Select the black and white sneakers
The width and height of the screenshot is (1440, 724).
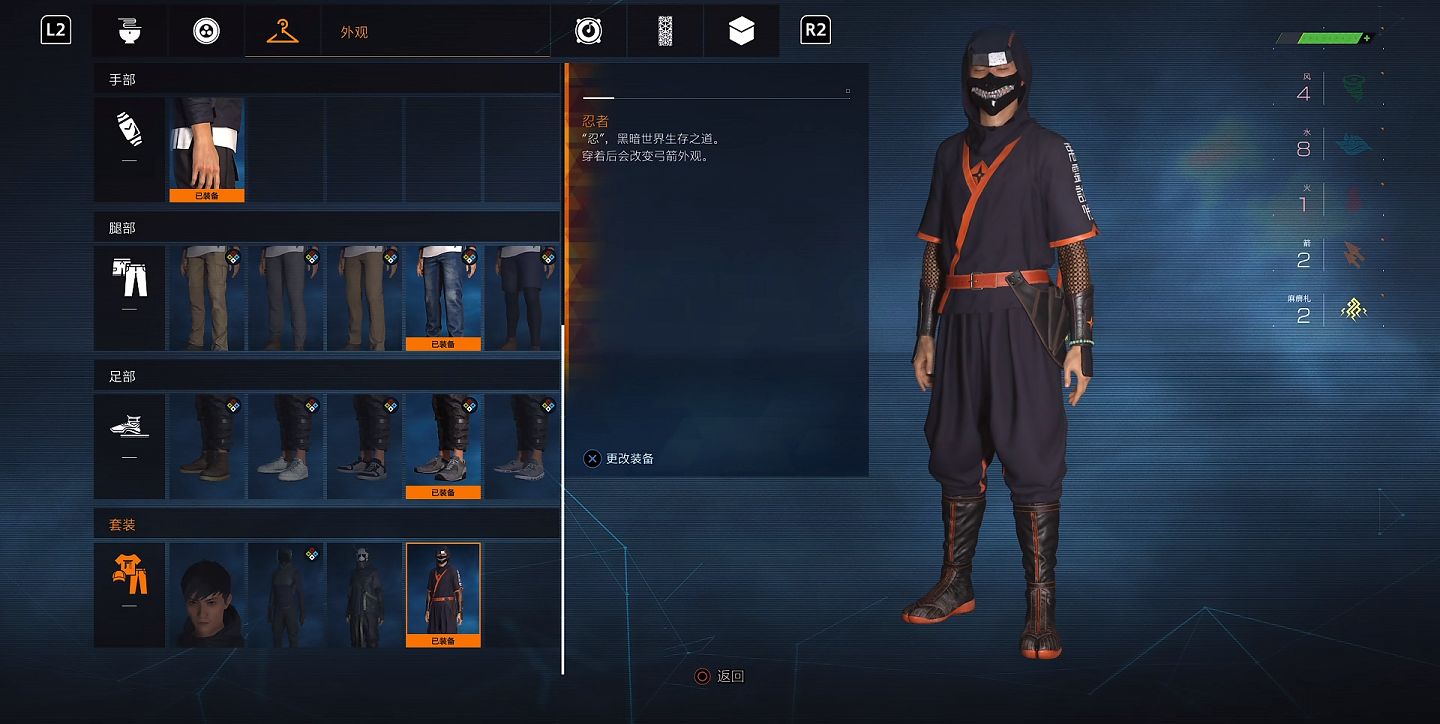coord(364,446)
